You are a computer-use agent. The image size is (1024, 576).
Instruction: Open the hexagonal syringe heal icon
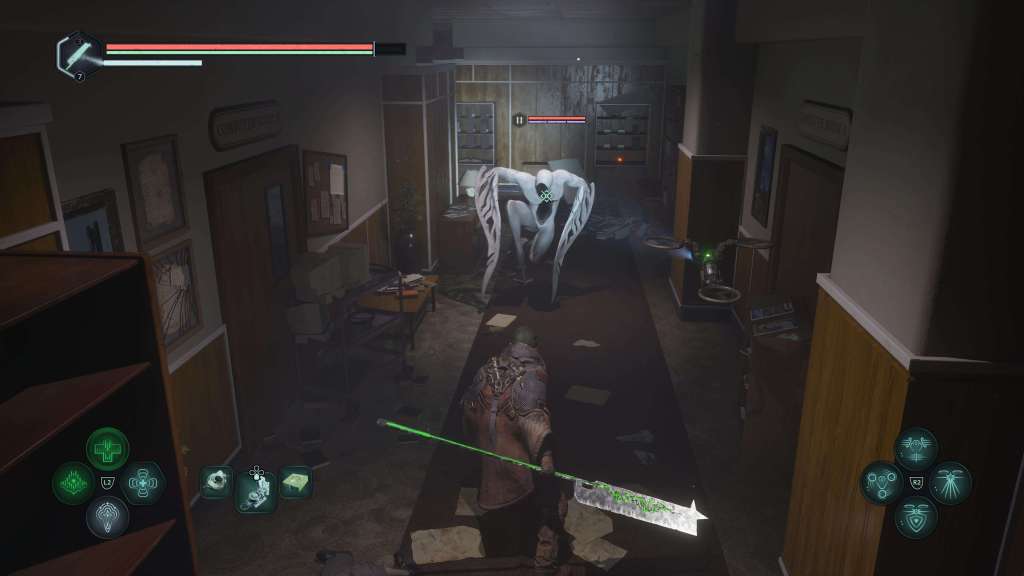pos(78,53)
